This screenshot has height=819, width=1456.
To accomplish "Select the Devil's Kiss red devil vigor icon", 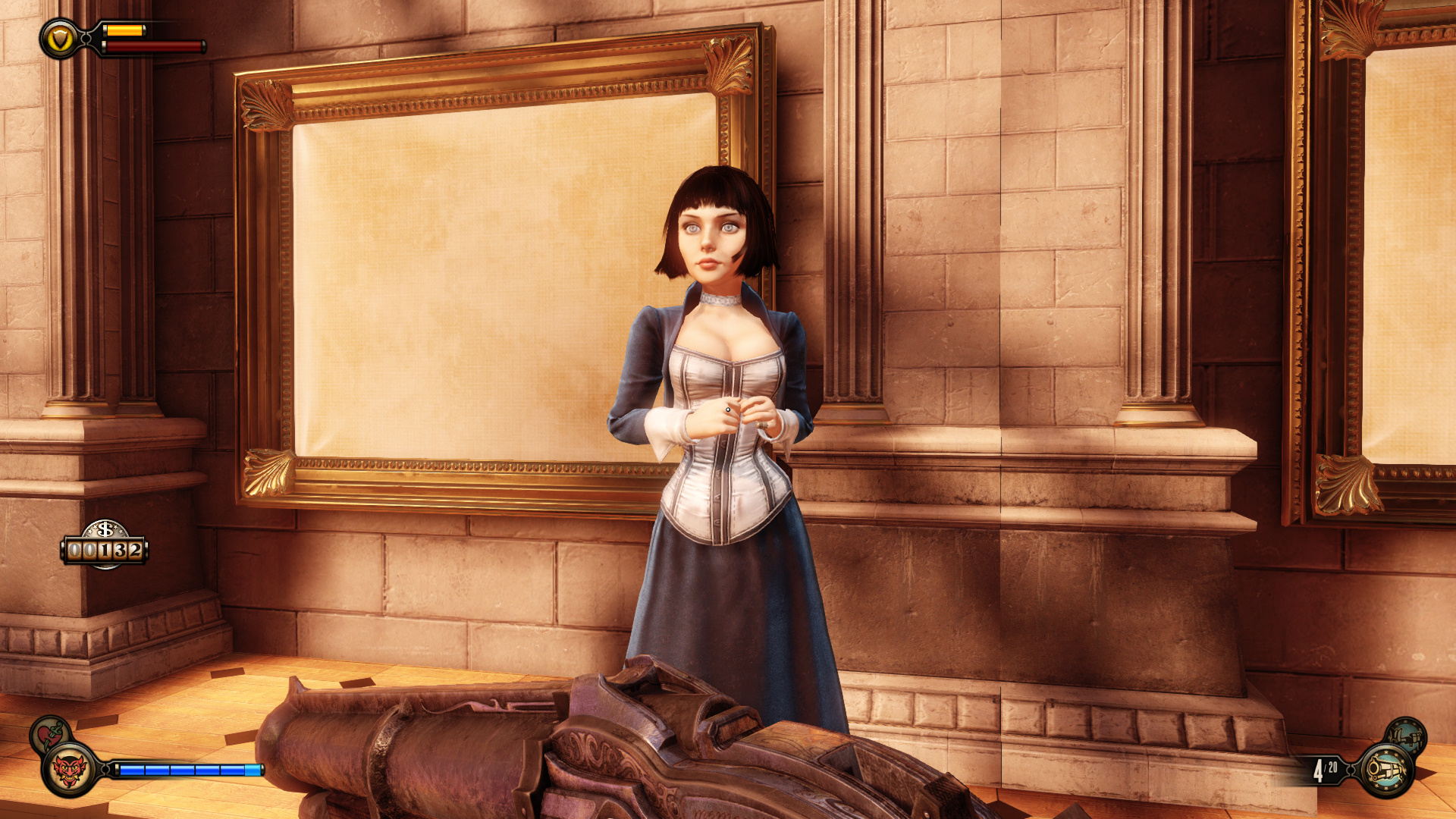I will pyautogui.click(x=69, y=770).
